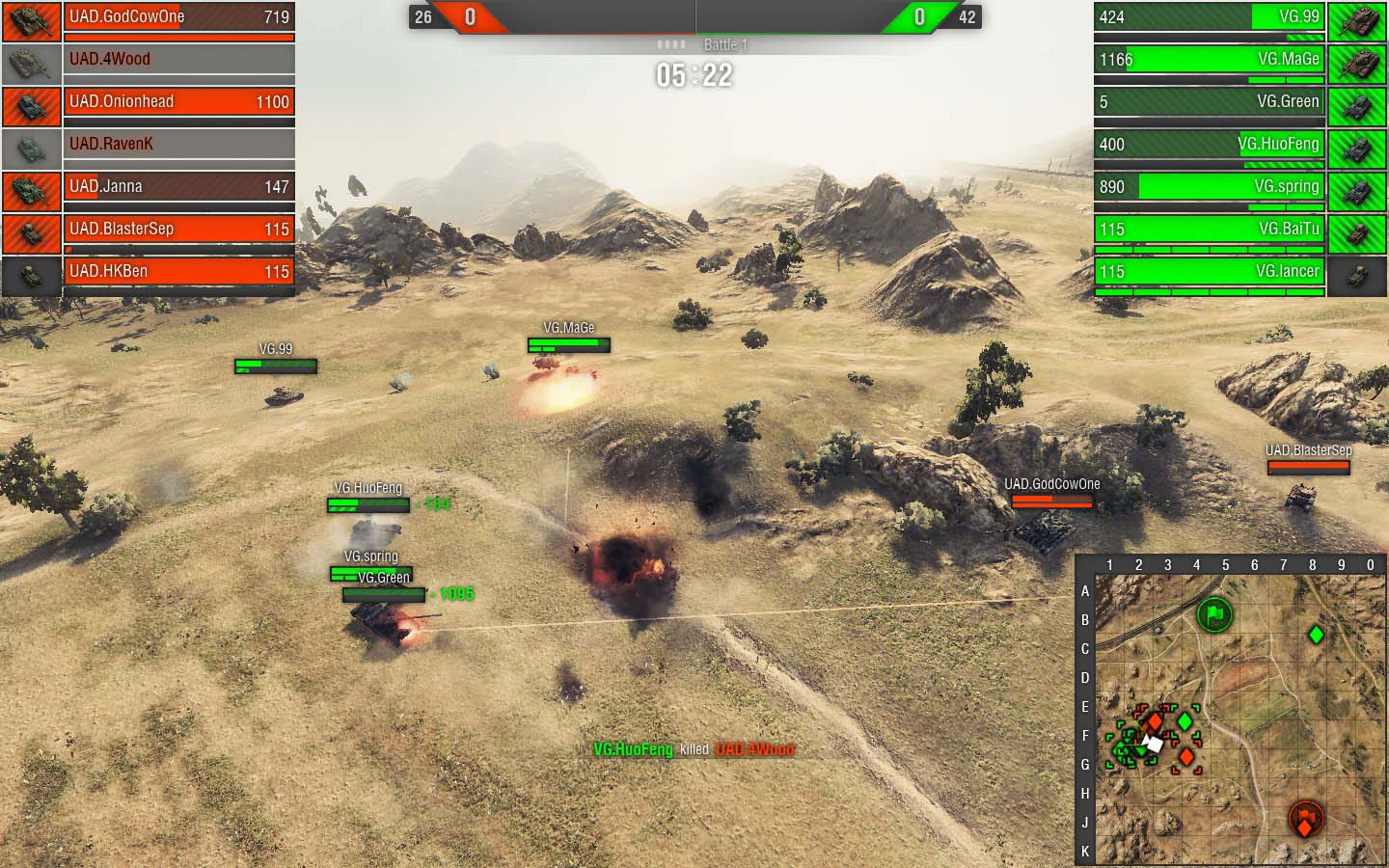1389x868 pixels.
Task: Select UAD.Janna in the player list
Action: 178,187
